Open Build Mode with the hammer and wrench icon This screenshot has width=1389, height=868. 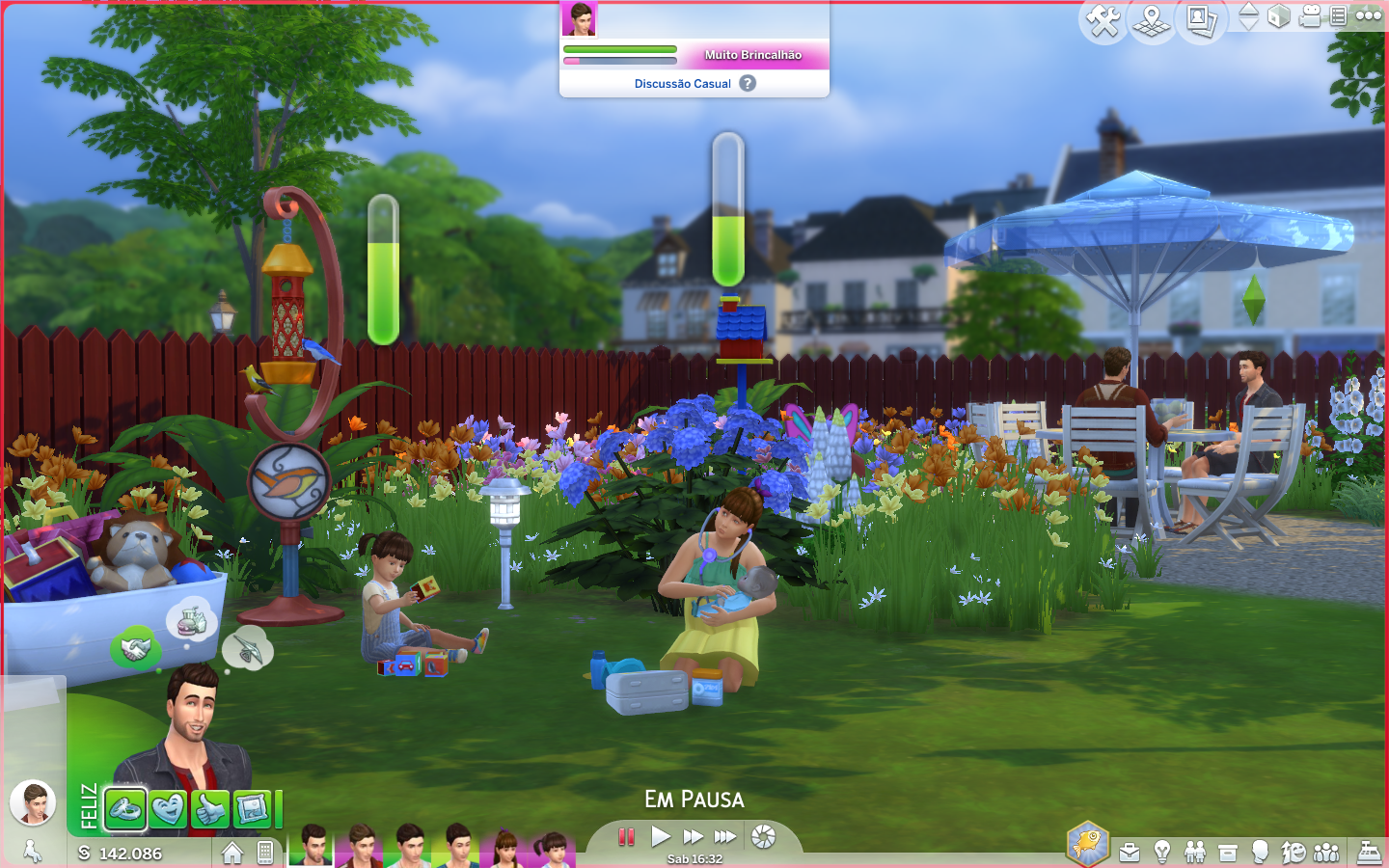1103,19
